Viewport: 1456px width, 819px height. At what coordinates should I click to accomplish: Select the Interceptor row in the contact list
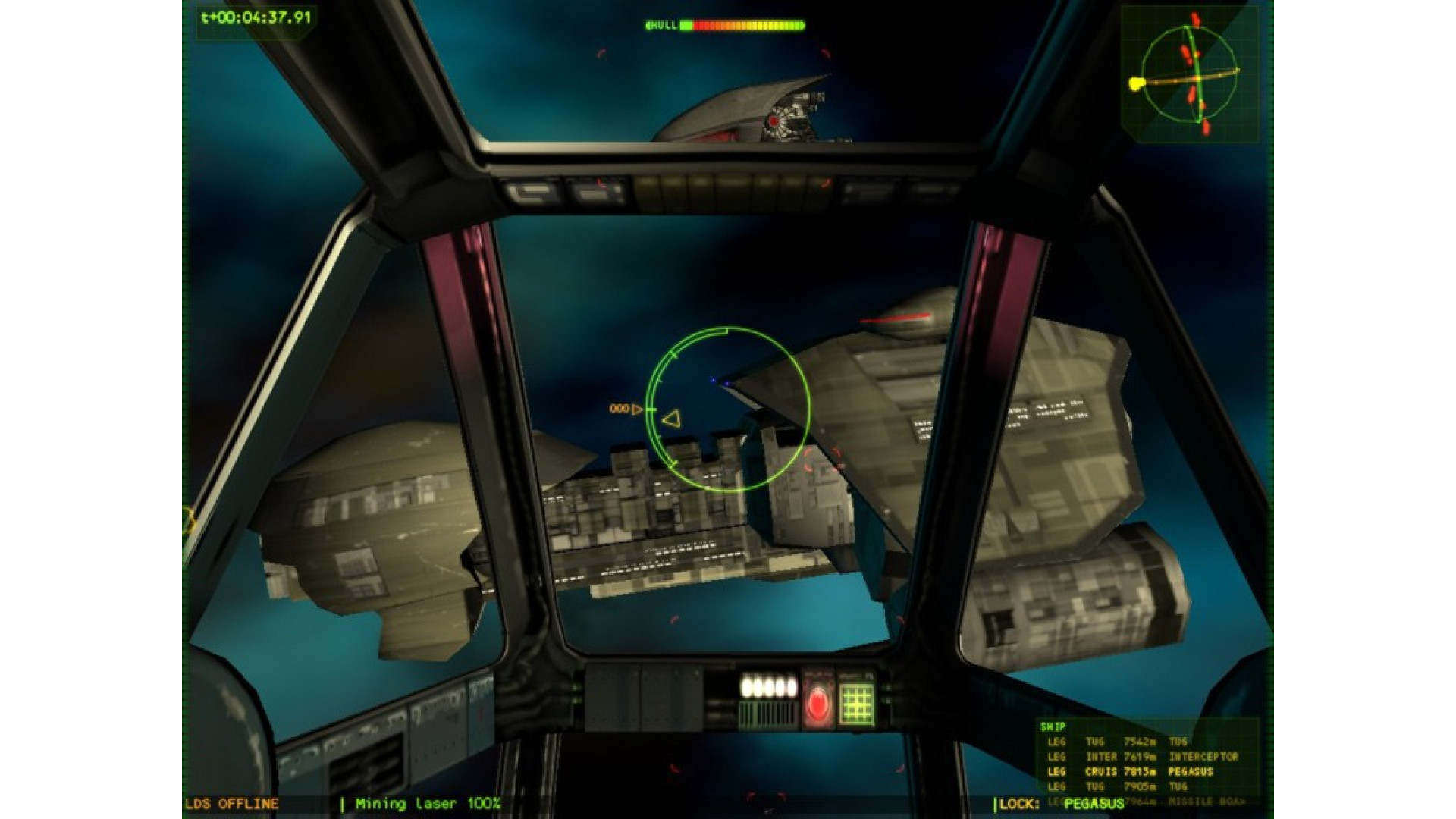click(1142, 757)
